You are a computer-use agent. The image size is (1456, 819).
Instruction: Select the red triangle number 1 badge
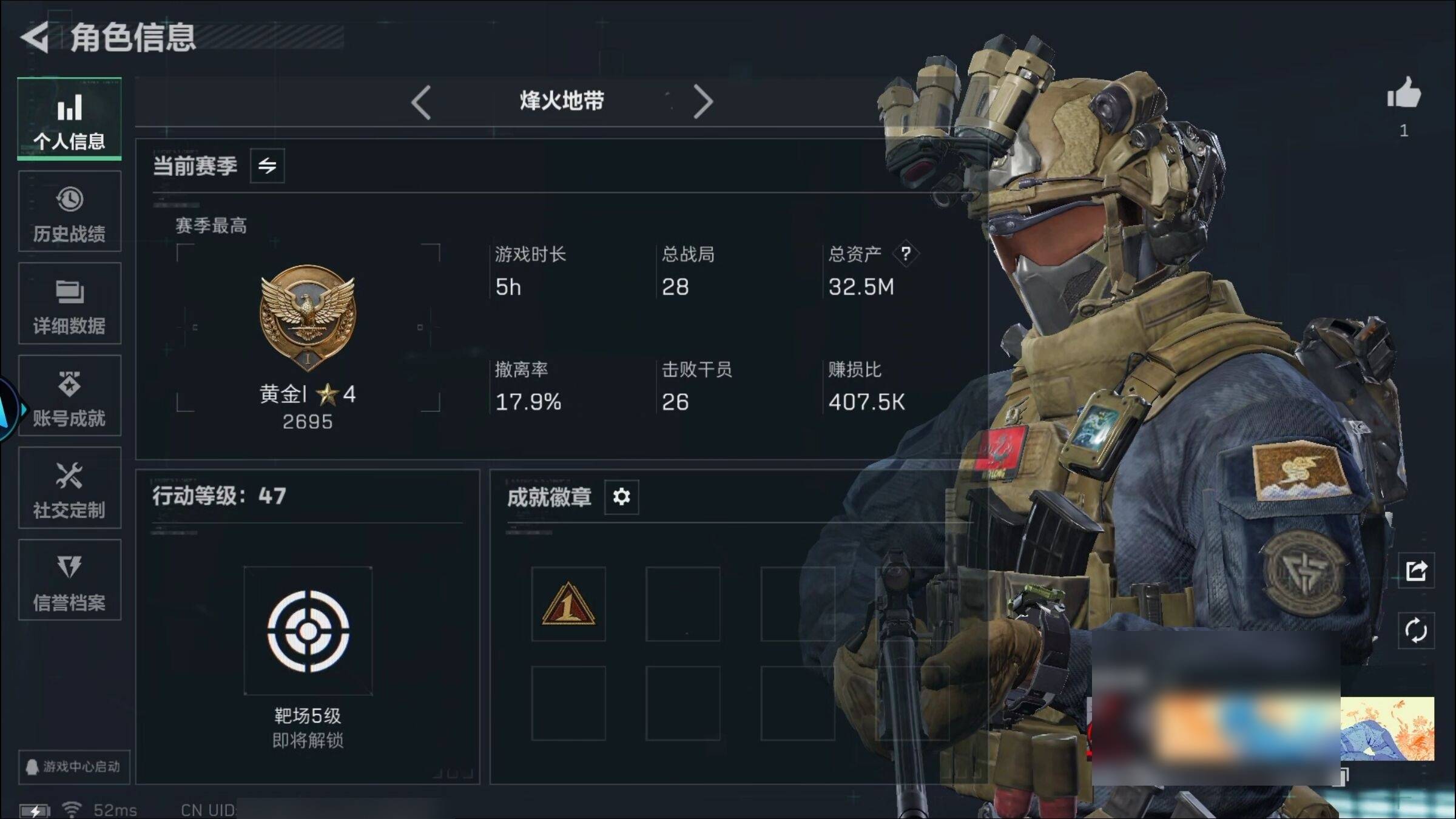pos(568,604)
